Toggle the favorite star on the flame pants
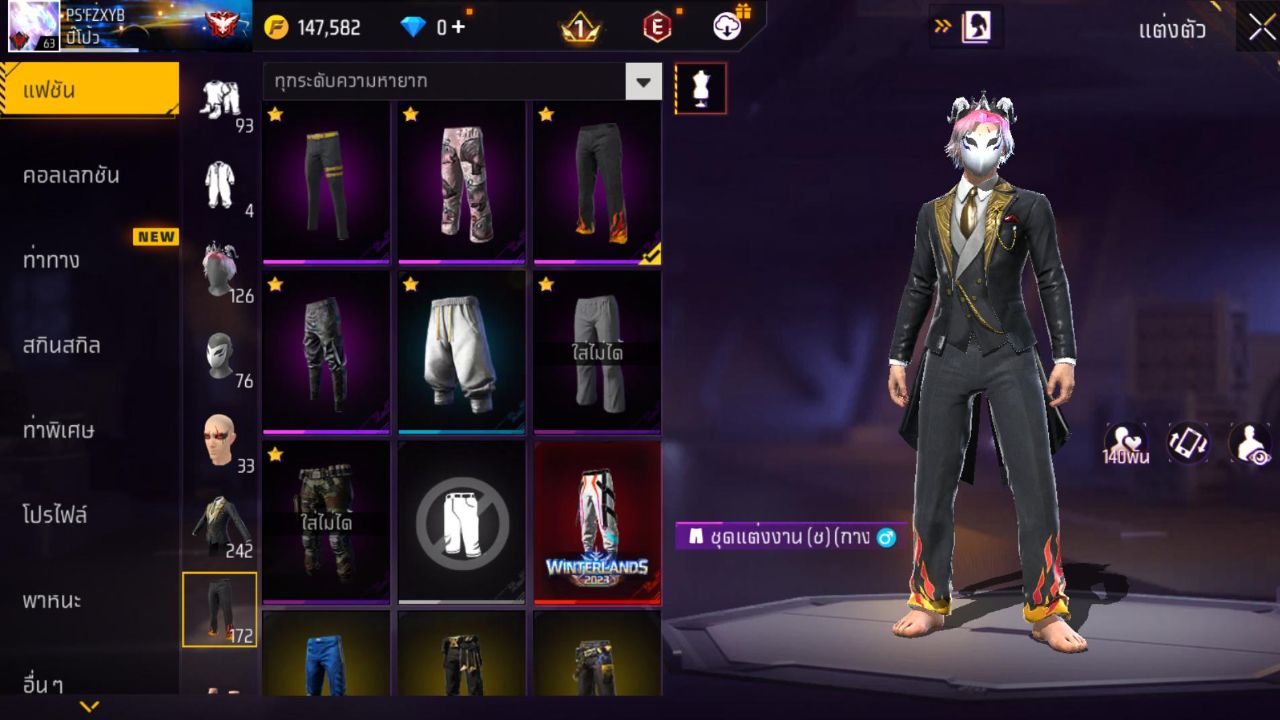1280x720 pixels. 547,117
